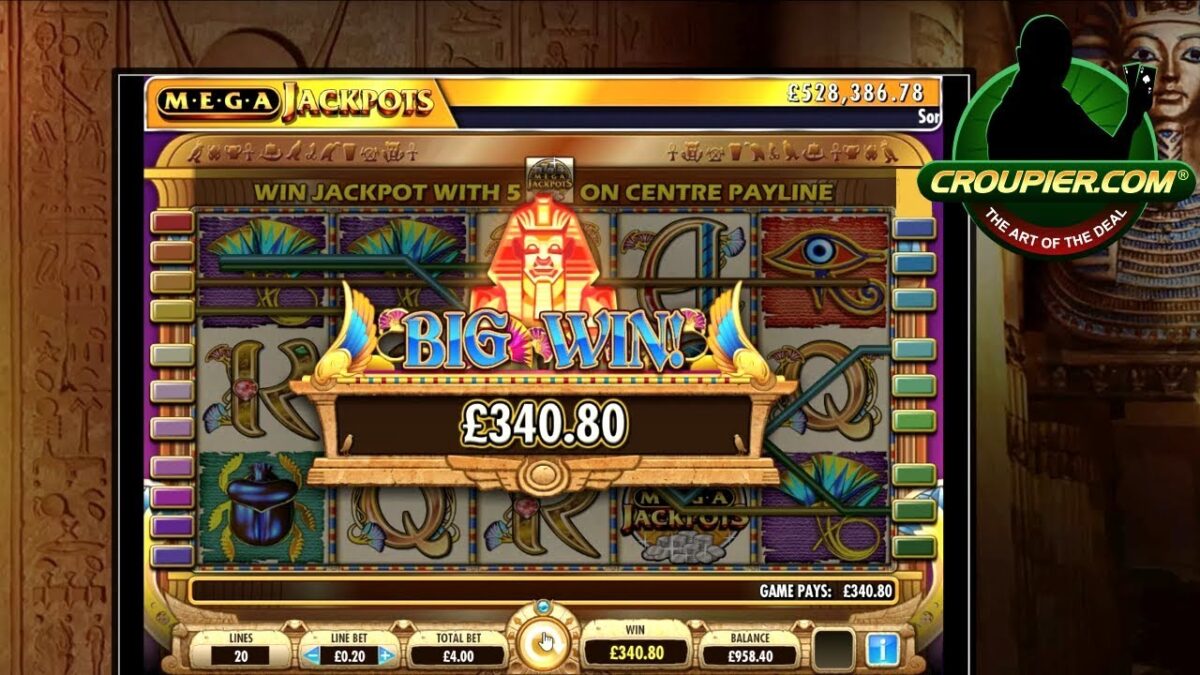1200x675 pixels.
Task: Select the Lines count box
Action: point(240,656)
